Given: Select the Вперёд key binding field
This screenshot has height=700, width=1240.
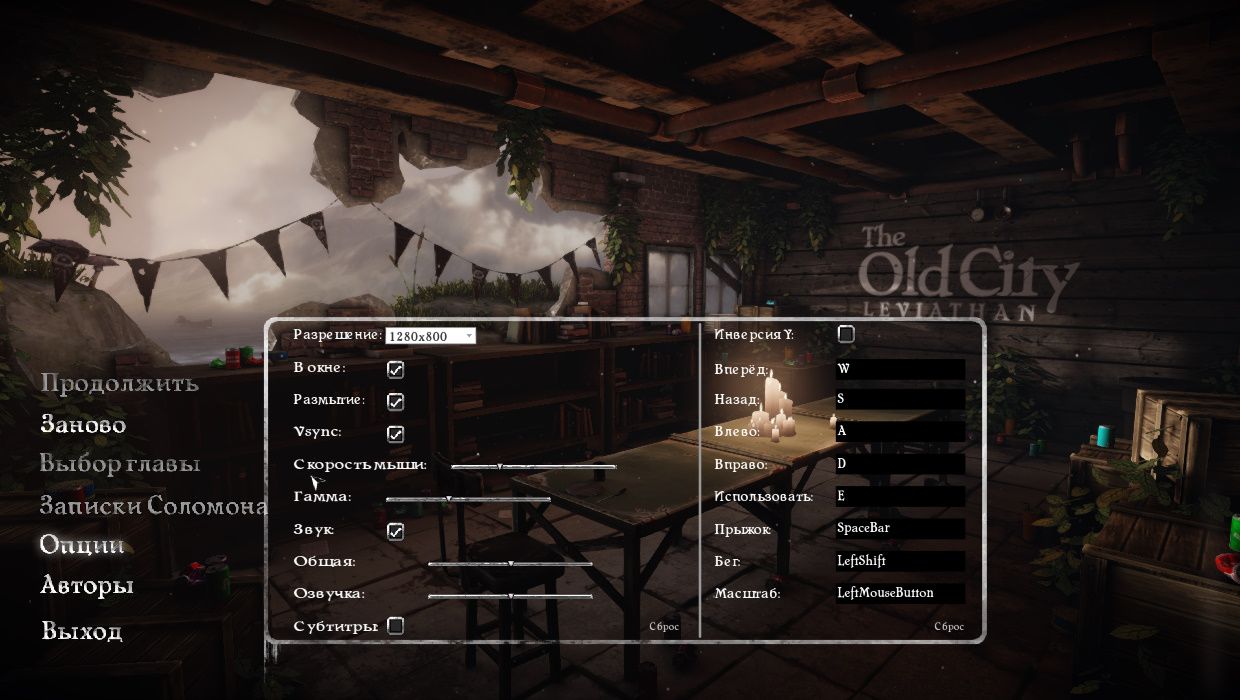Looking at the screenshot, I should tap(900, 368).
